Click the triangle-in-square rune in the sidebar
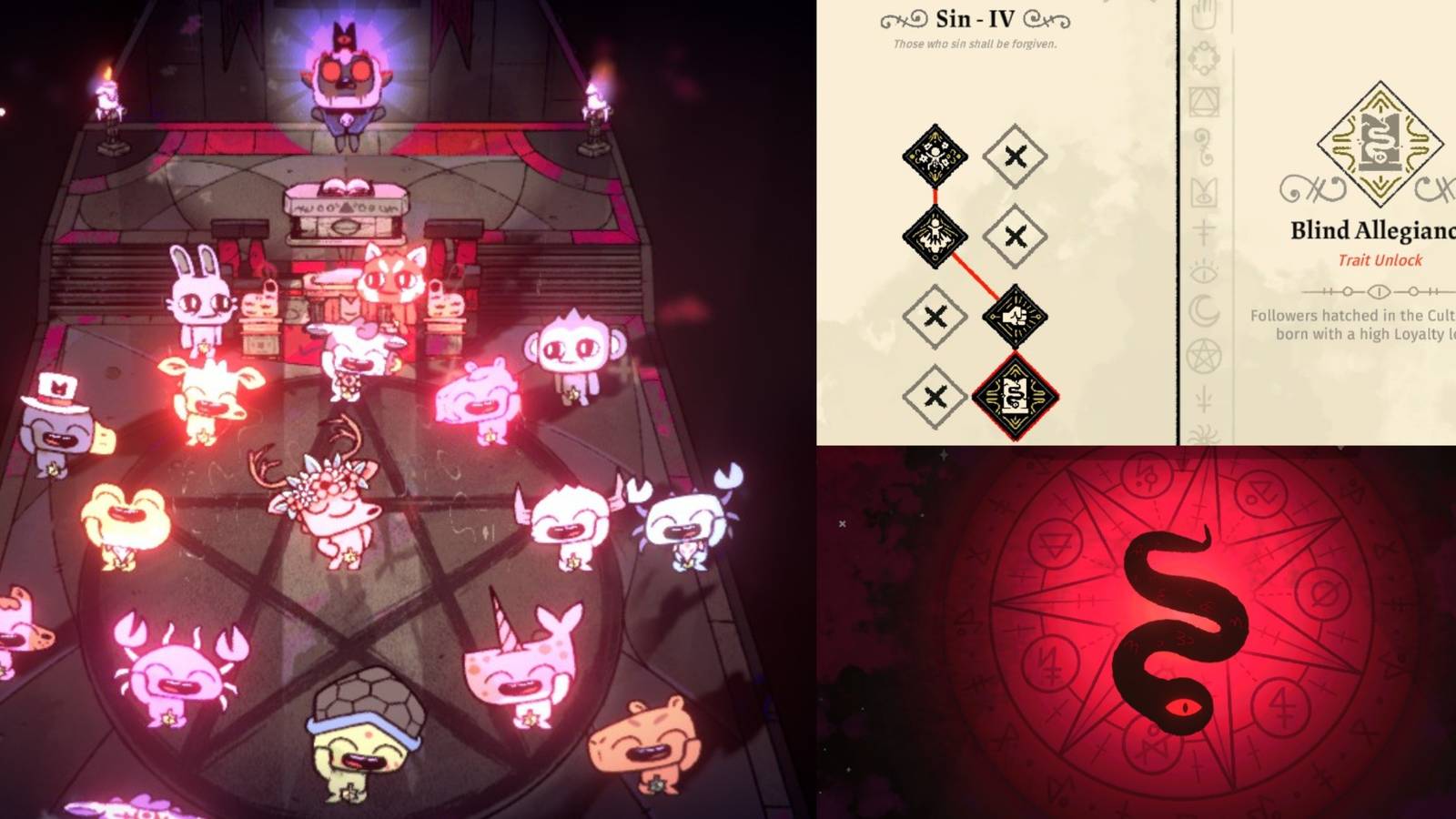The height and width of the screenshot is (819, 1456). (1203, 104)
